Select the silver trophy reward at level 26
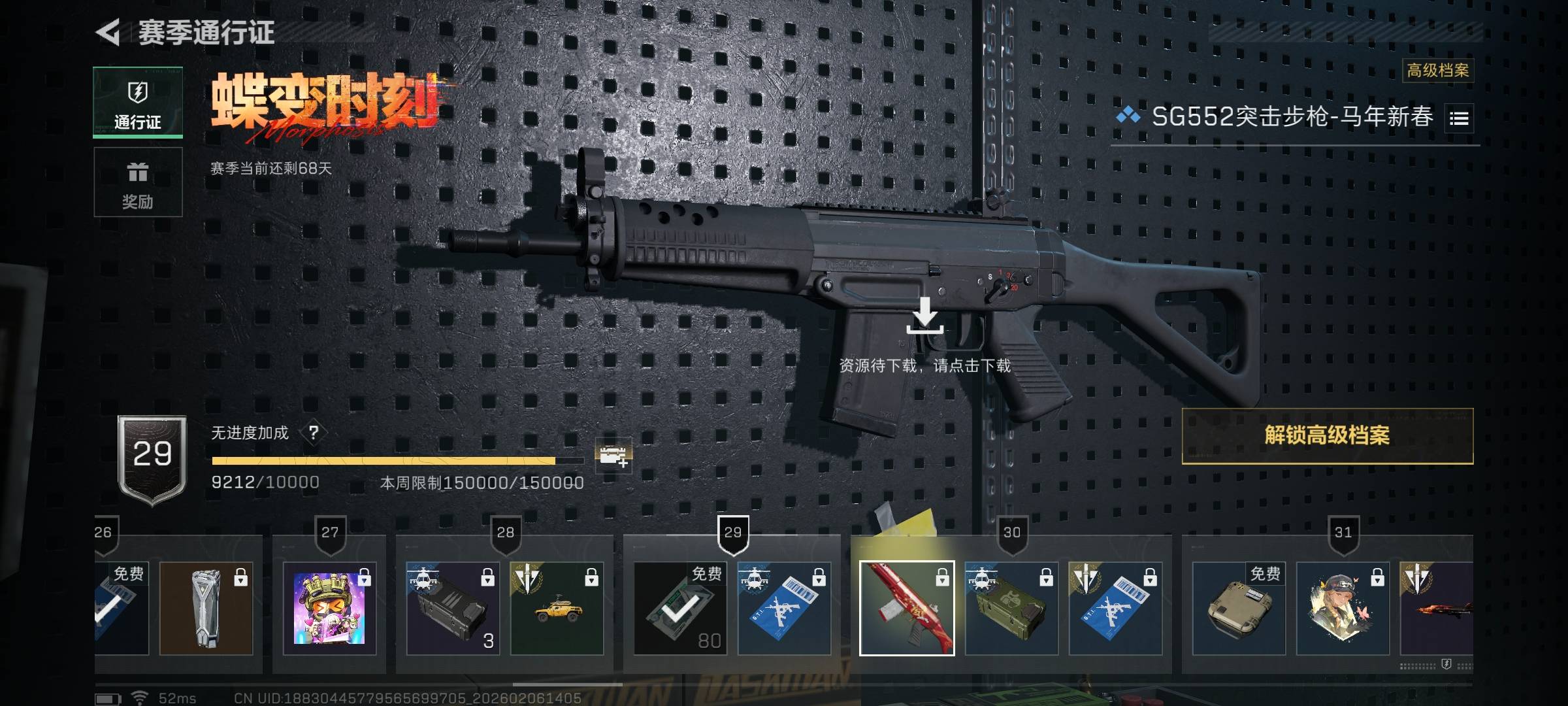This screenshot has width=1568, height=706. [x=206, y=609]
